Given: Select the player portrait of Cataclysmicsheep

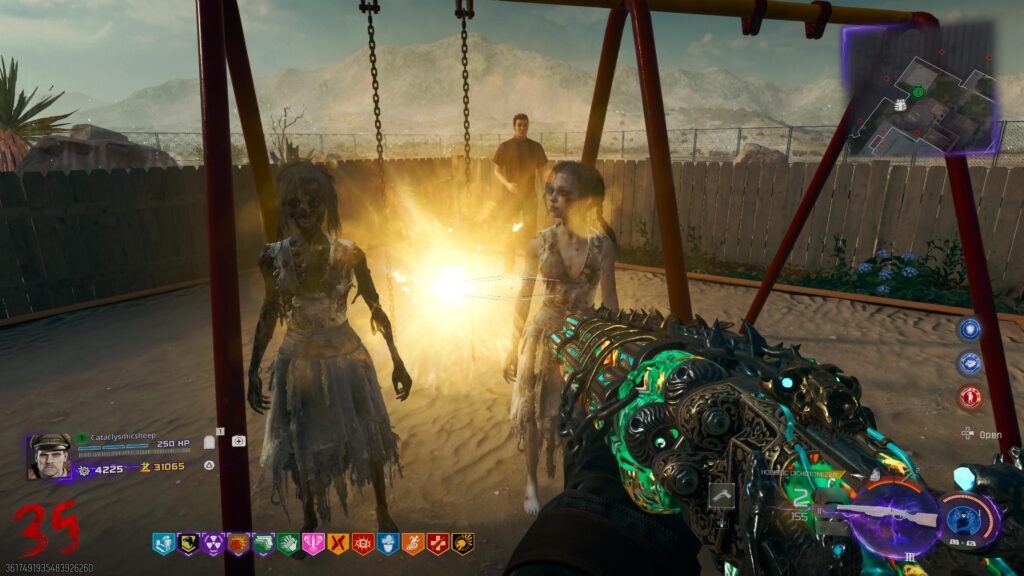Looking at the screenshot, I should pyautogui.click(x=49, y=456).
